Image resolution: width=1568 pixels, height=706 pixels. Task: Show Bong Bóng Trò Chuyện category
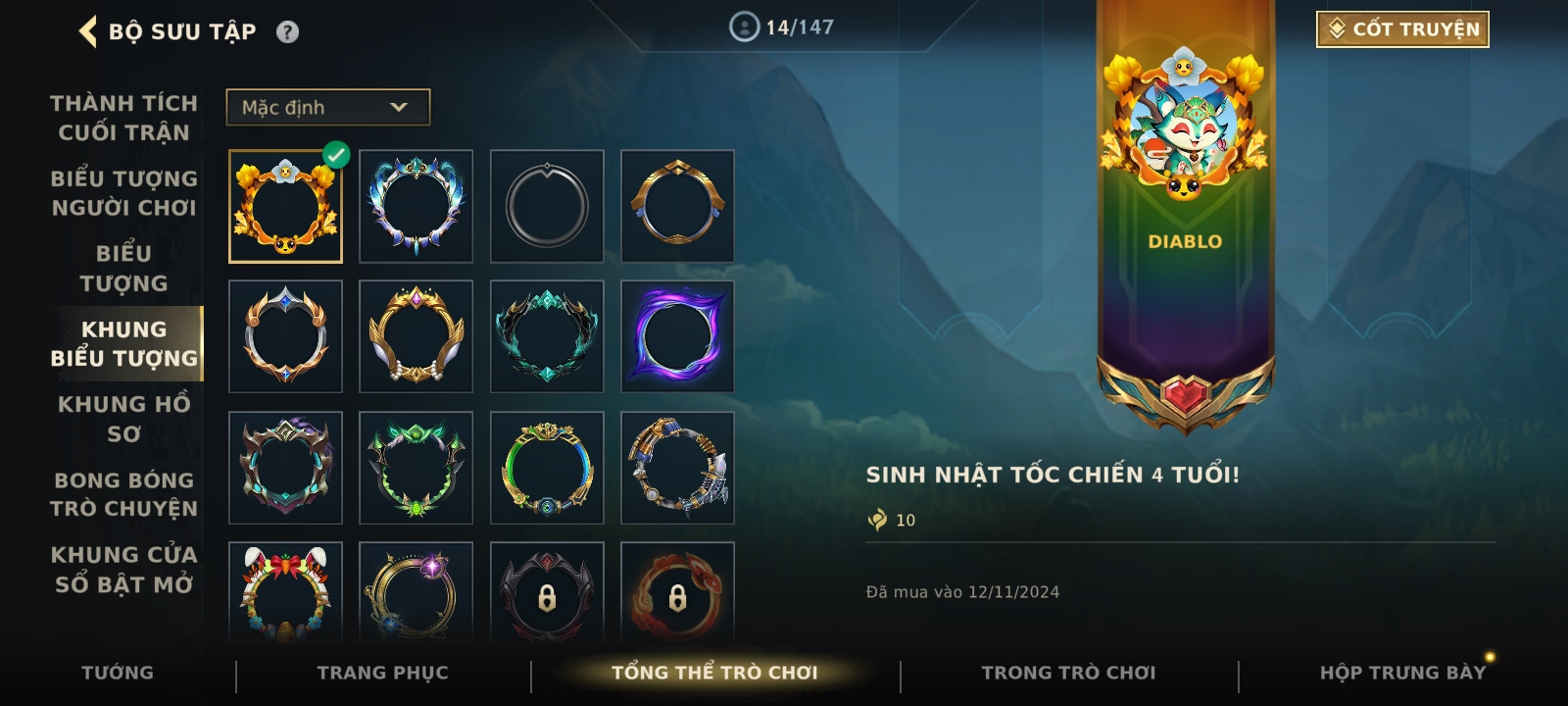[x=123, y=494]
